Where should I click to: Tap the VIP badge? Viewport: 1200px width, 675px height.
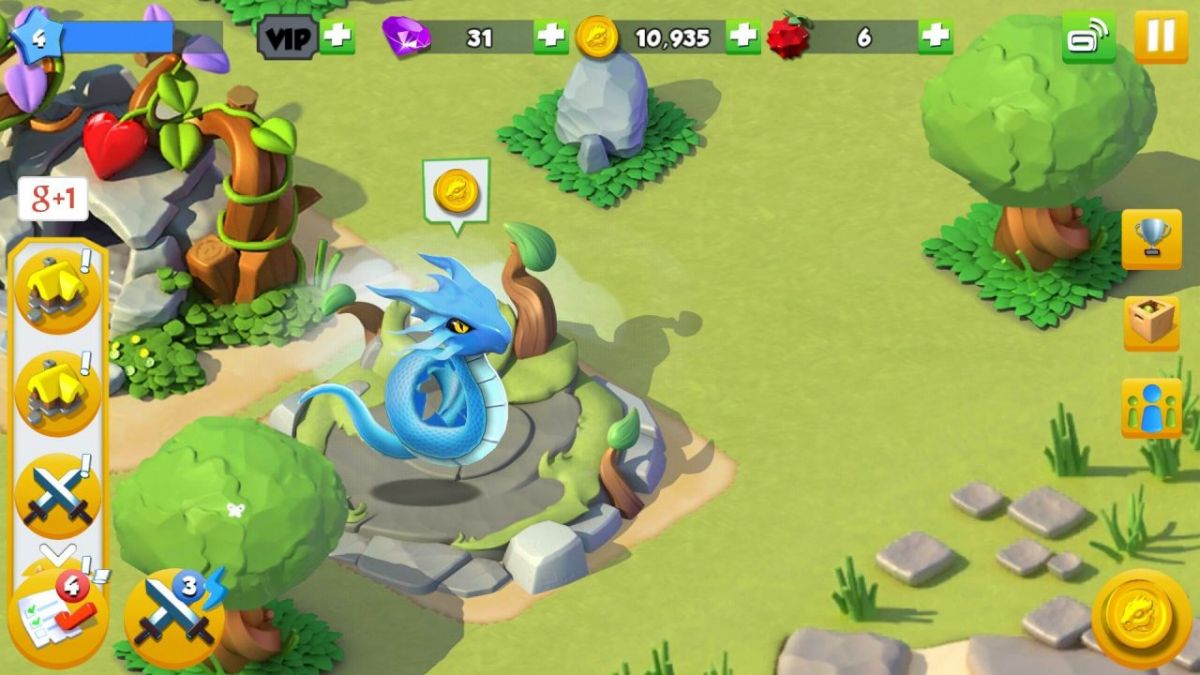click(288, 38)
